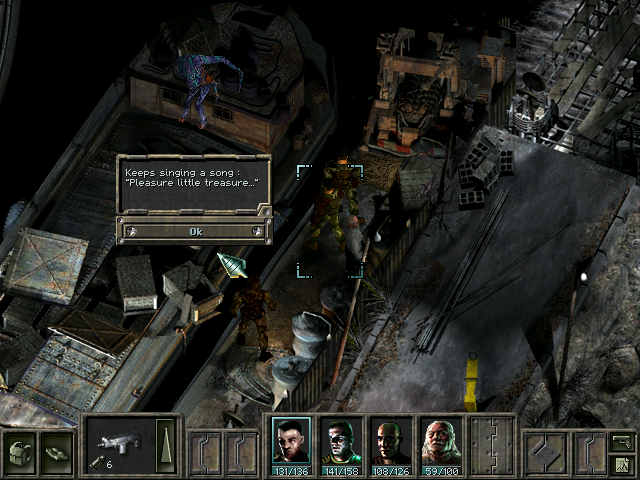Confirm the dialogue with the Ok button
This screenshot has width=640, height=480.
(195, 231)
